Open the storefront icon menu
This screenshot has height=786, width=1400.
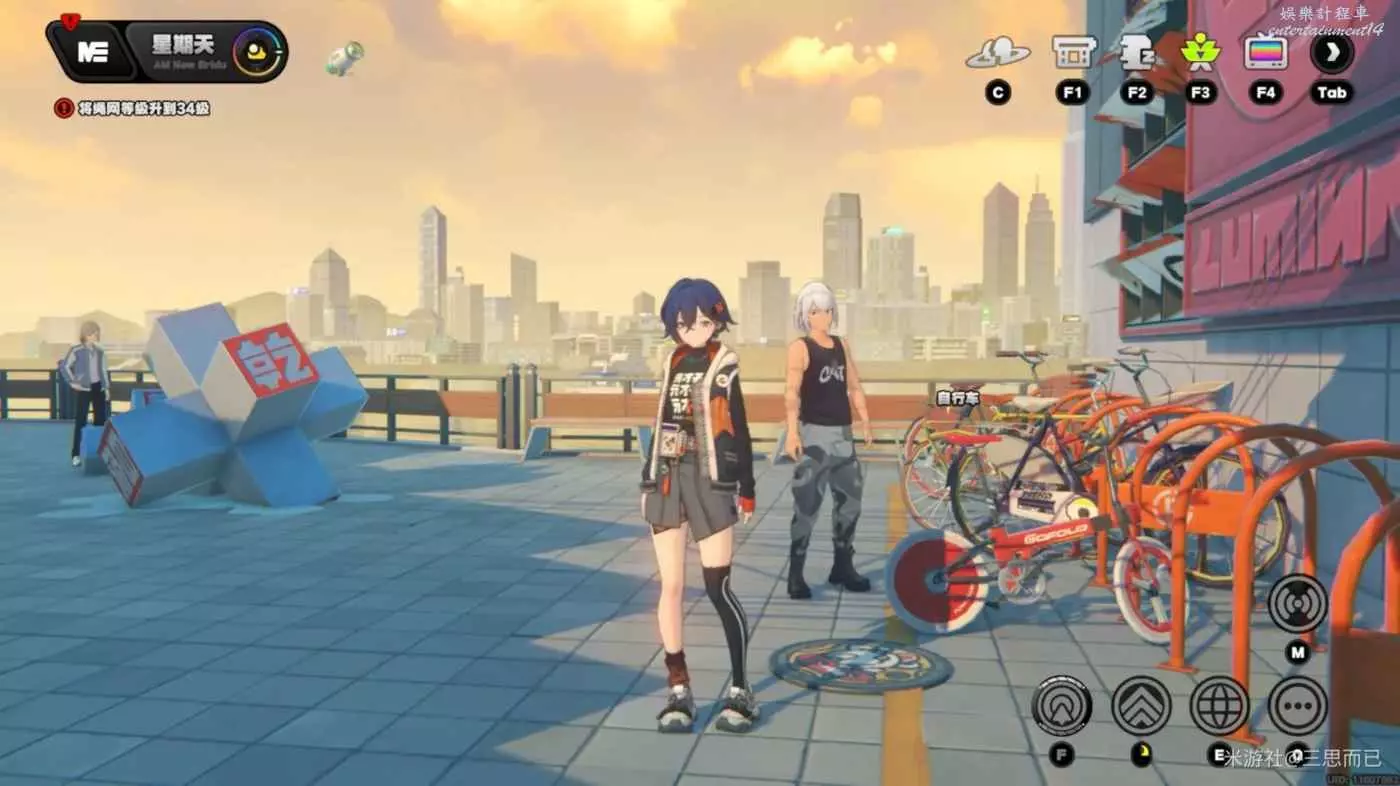tap(1073, 52)
